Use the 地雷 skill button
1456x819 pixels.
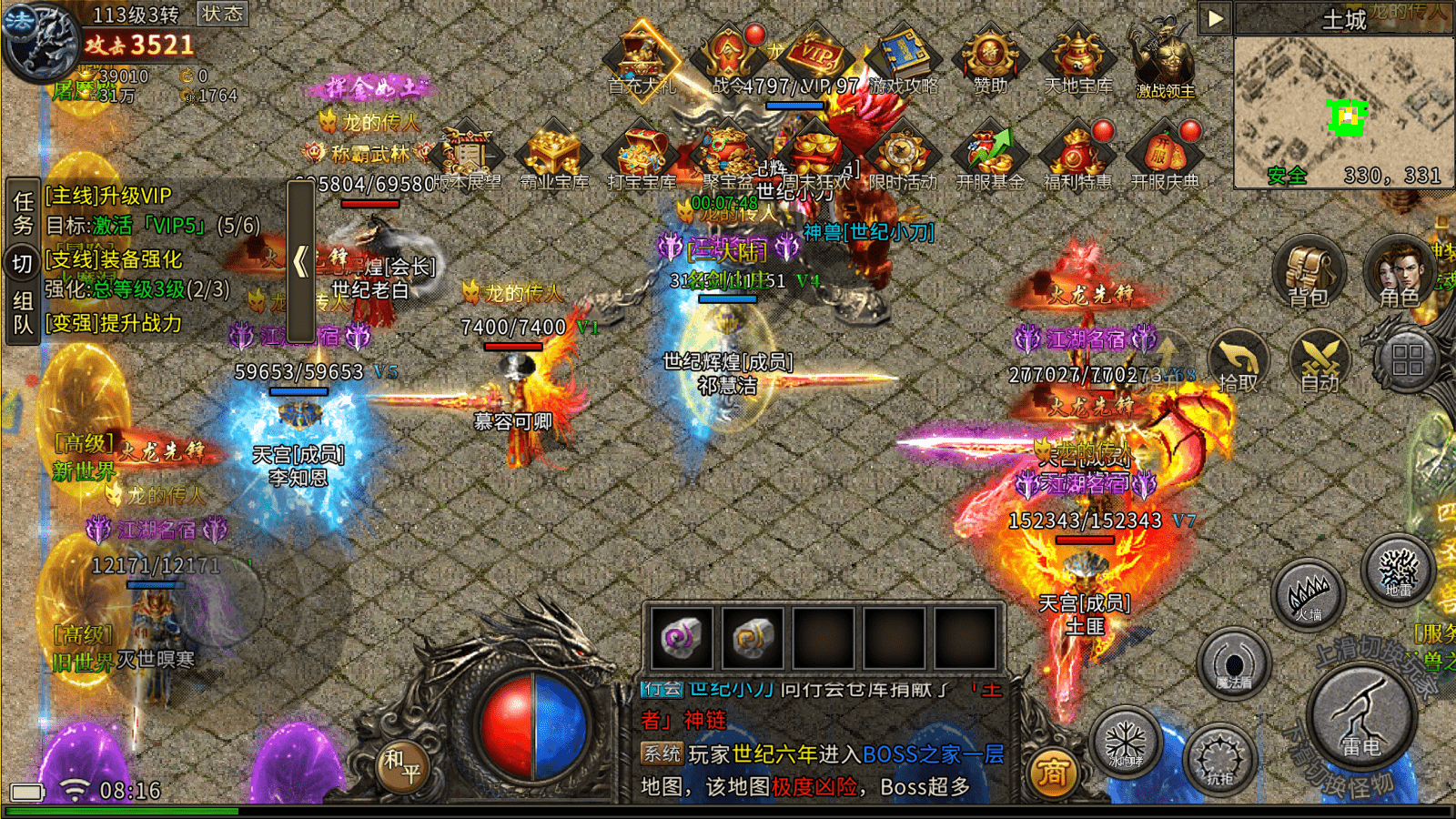point(1398,571)
